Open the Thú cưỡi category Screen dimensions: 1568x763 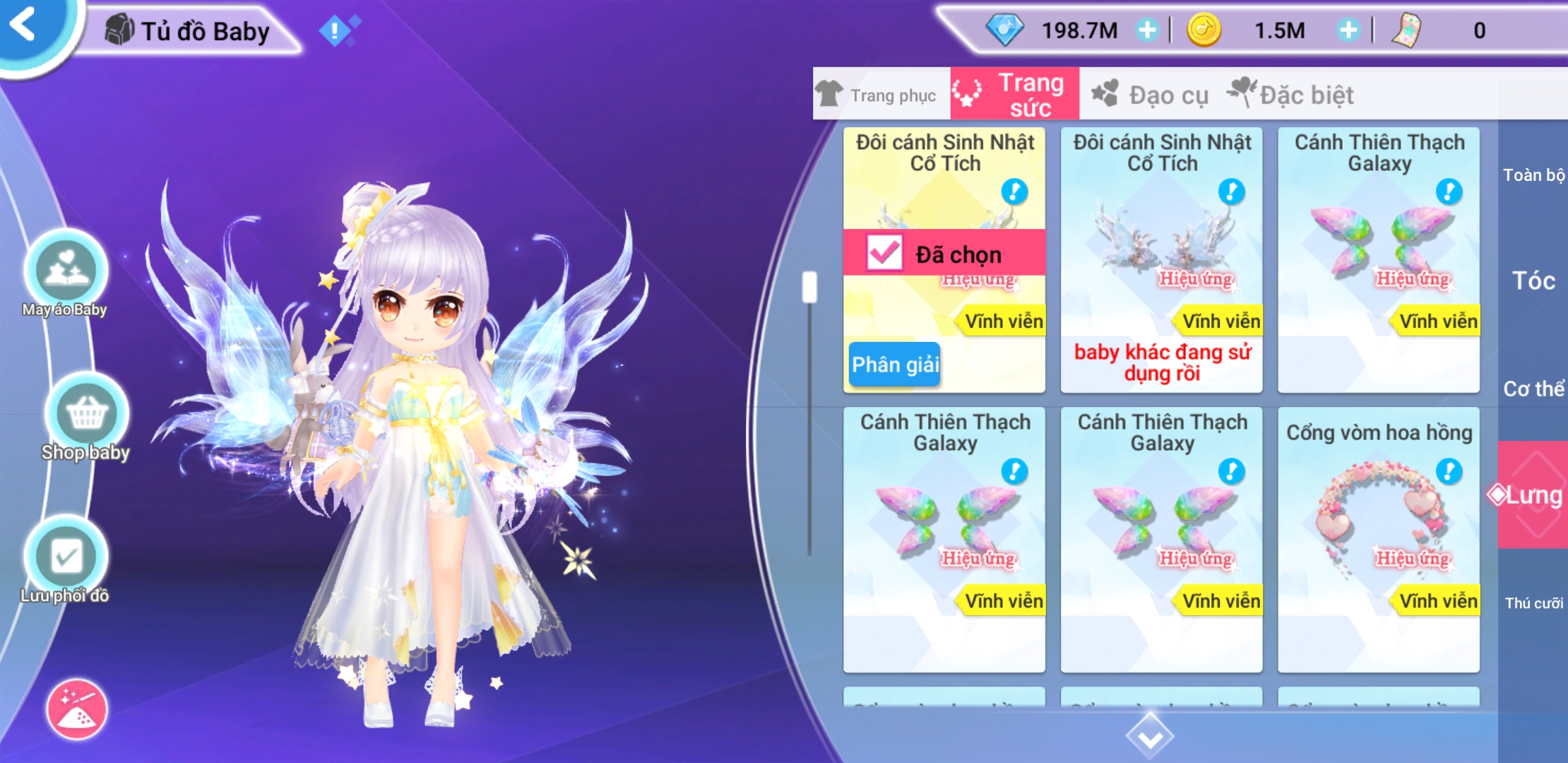(1533, 603)
